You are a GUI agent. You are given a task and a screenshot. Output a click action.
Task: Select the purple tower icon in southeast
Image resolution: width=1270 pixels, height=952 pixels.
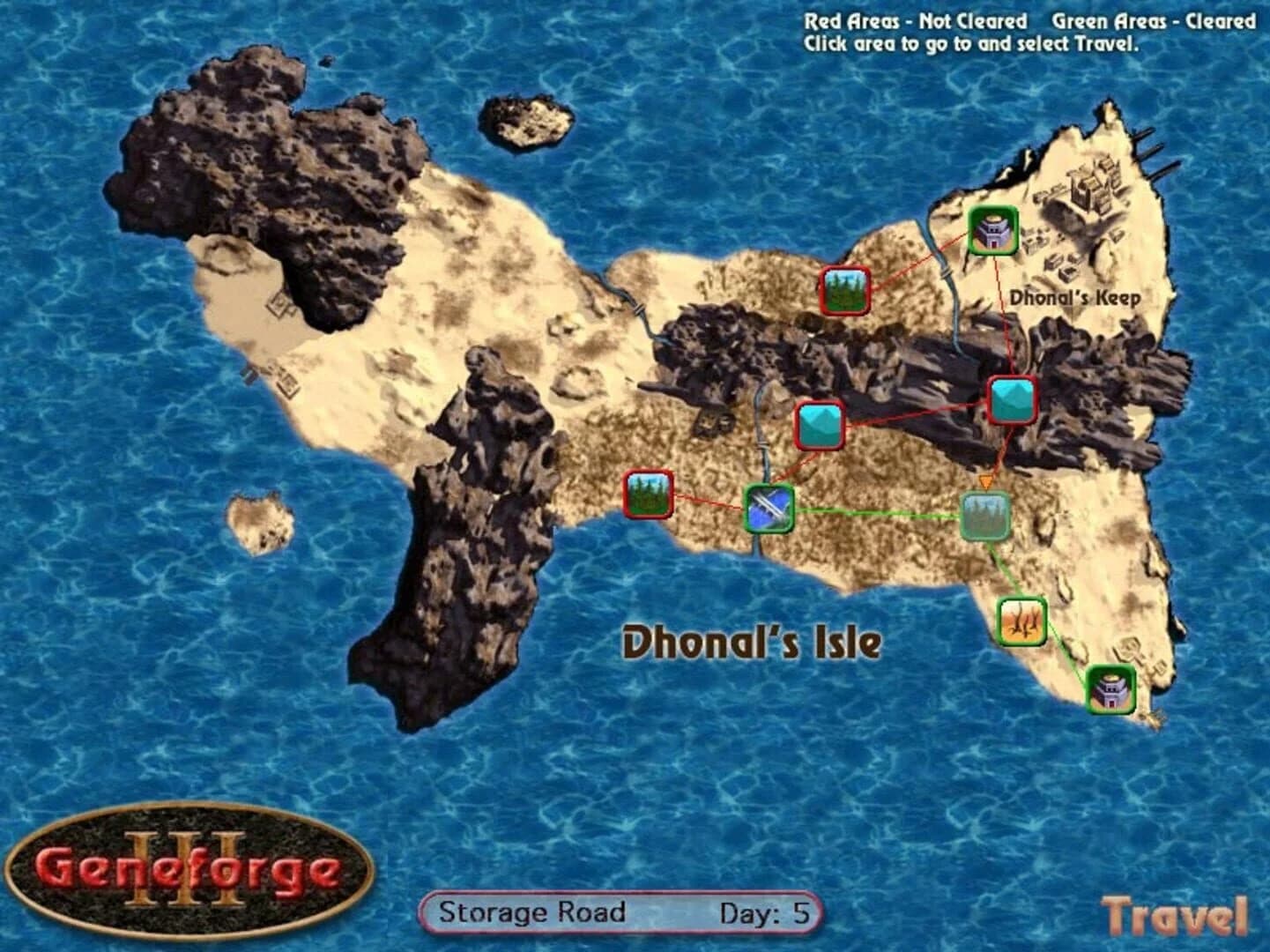(x=1112, y=690)
